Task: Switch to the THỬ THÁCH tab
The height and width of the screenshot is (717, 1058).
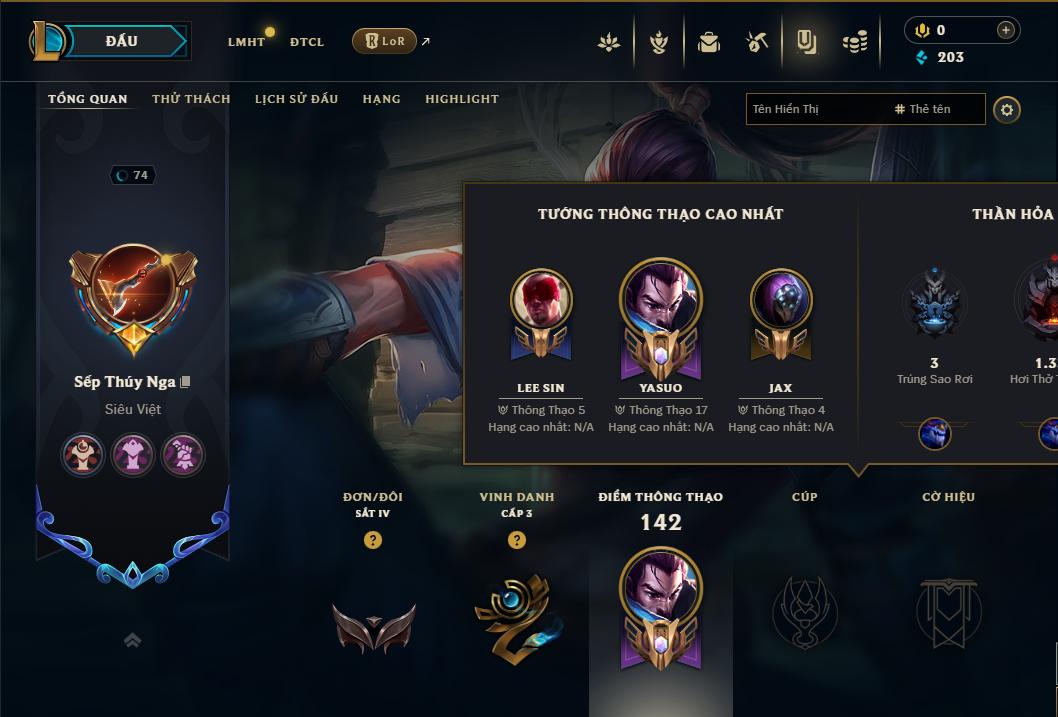Action: pyautogui.click(x=191, y=99)
